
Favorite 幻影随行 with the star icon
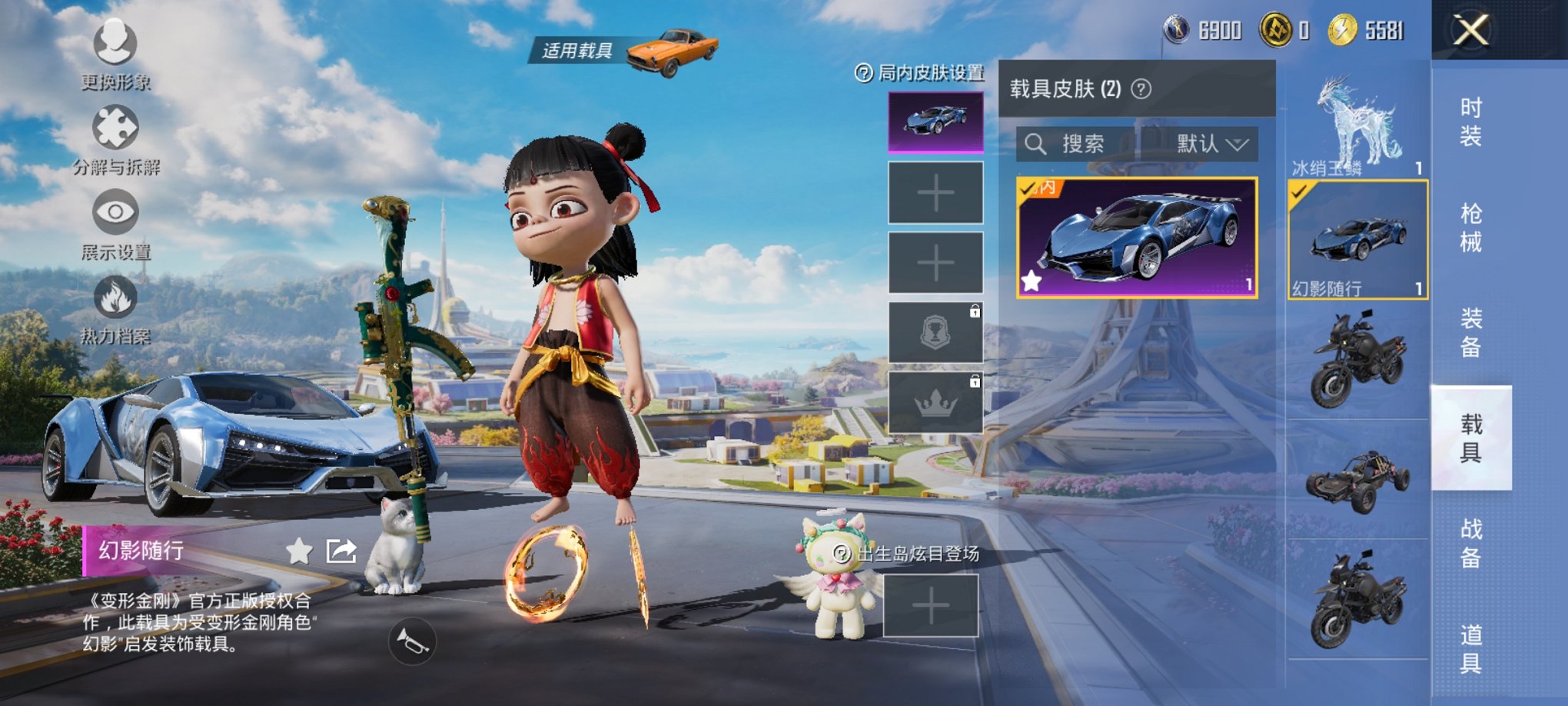(299, 551)
